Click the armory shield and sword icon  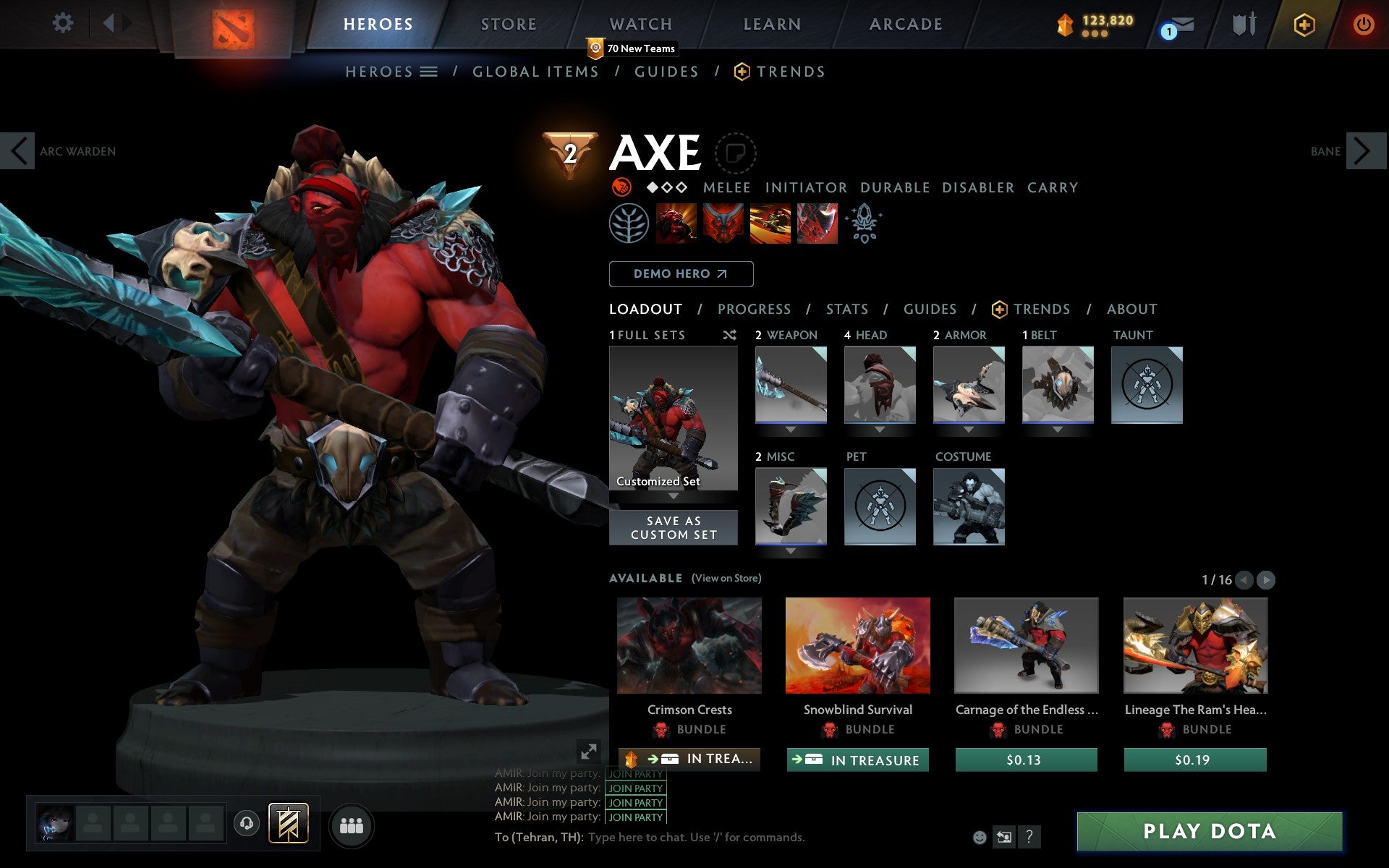click(x=1243, y=23)
